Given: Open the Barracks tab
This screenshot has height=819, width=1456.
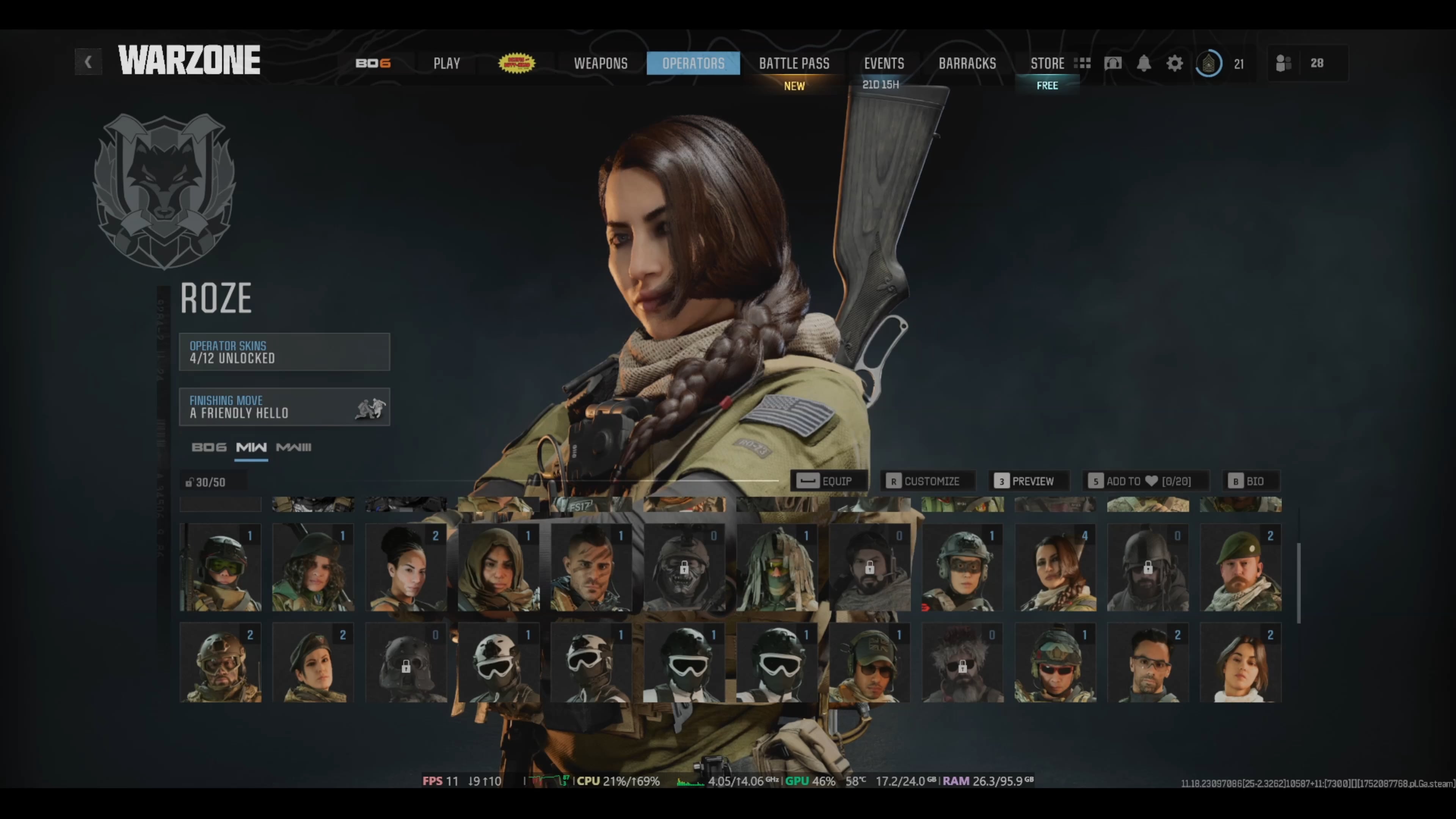Looking at the screenshot, I should 967,63.
